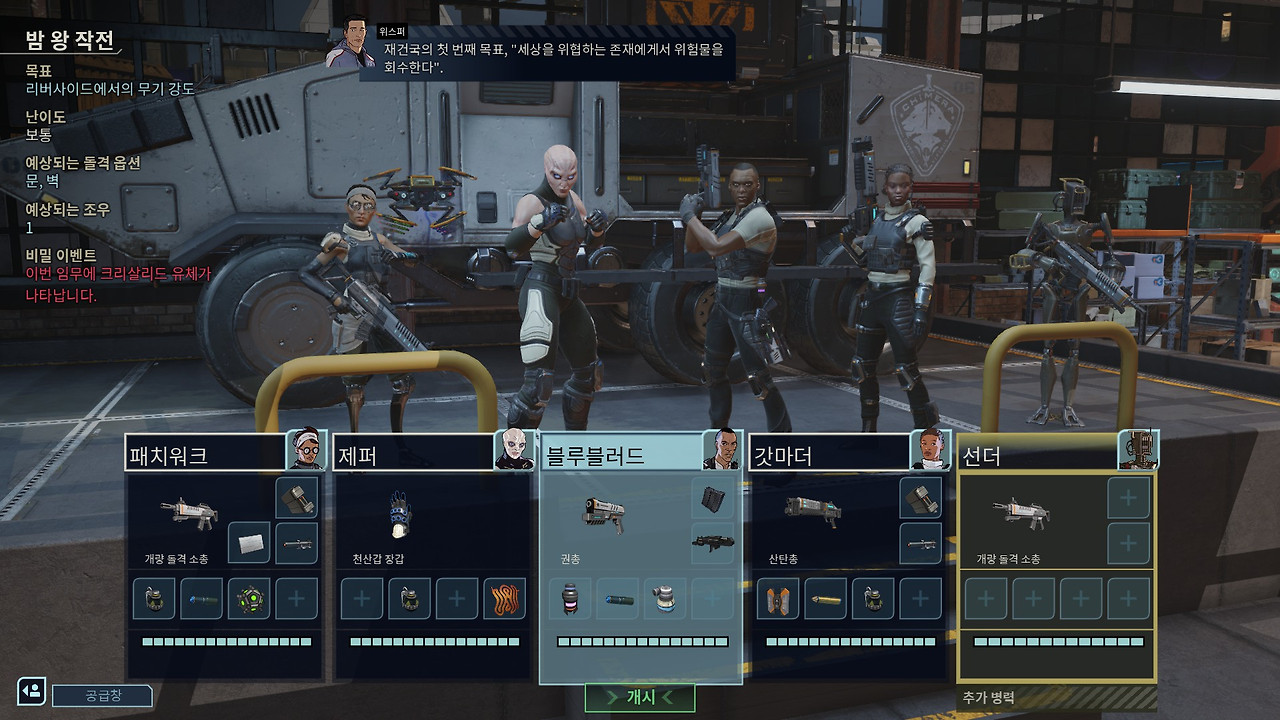Select the orange breach charge icon in Godmother's utilities
Viewport: 1280px width, 720px height.
776,600
